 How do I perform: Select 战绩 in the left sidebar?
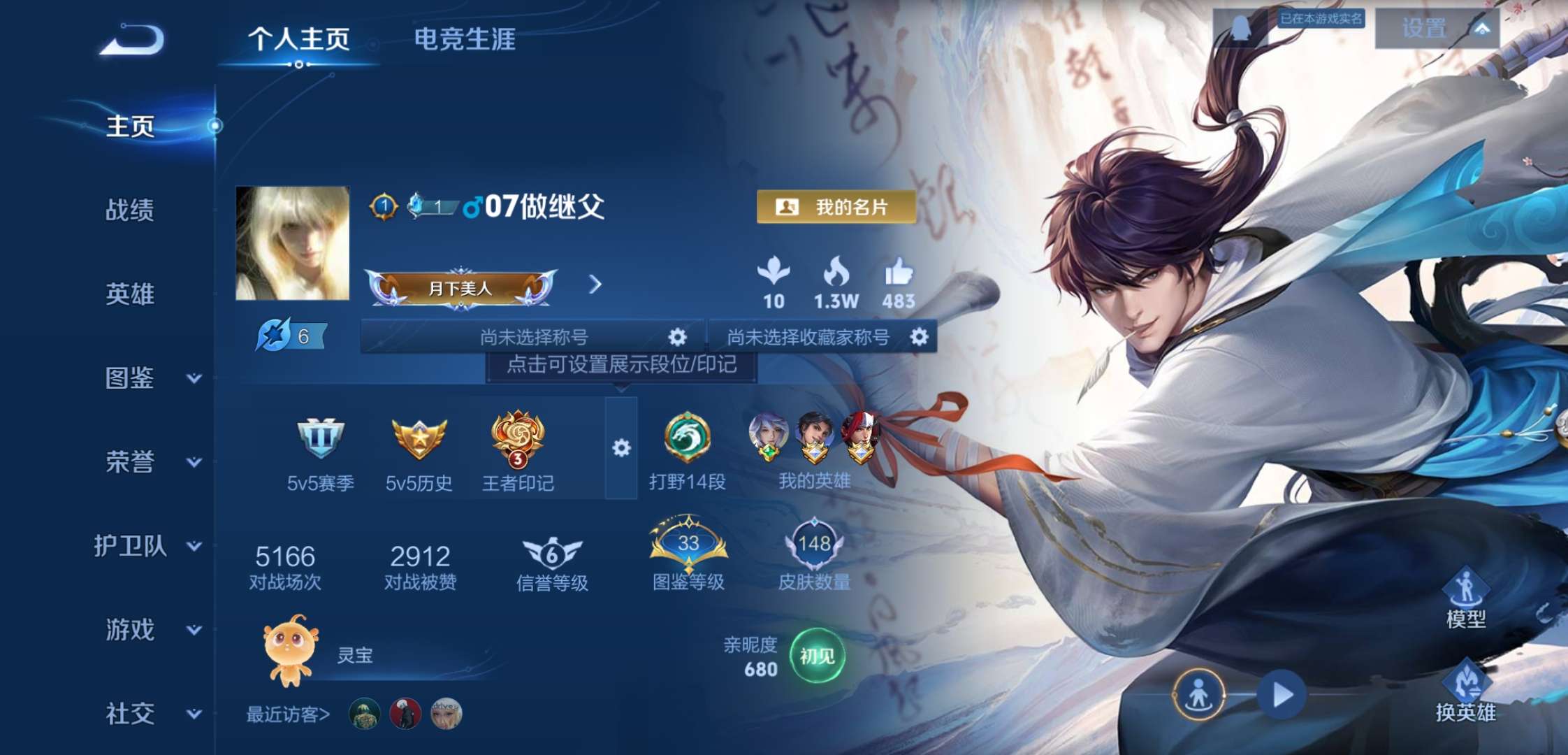(129, 211)
